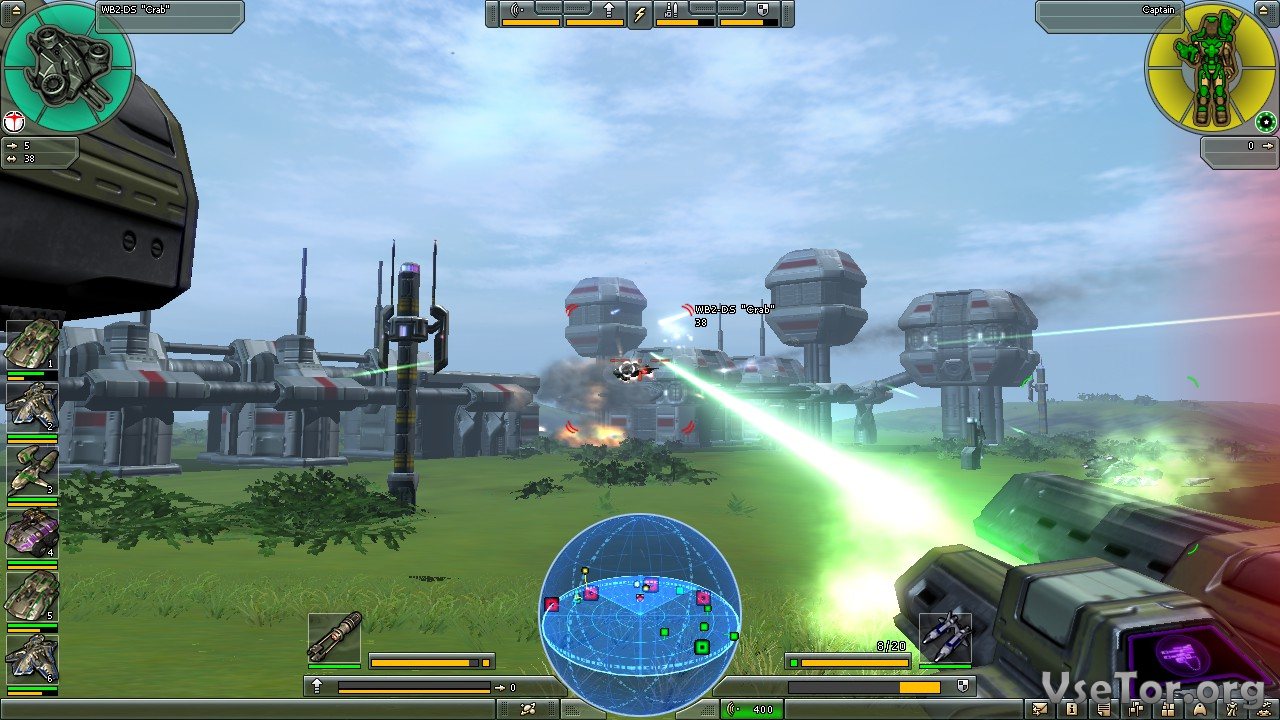1280x720 pixels.
Task: Select the cannon primary weapon icon
Action: pos(334,637)
